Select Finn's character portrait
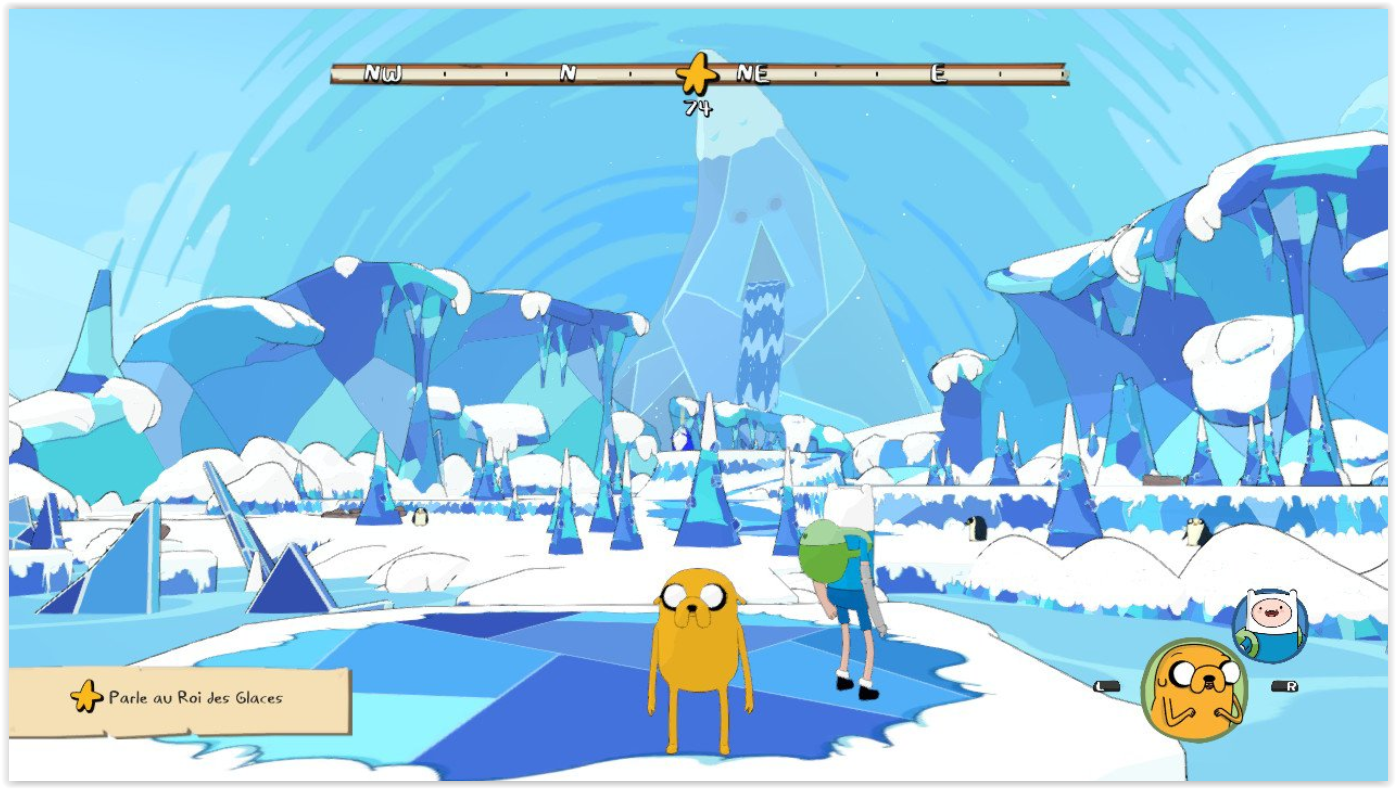1396x789 pixels. coord(1270,624)
